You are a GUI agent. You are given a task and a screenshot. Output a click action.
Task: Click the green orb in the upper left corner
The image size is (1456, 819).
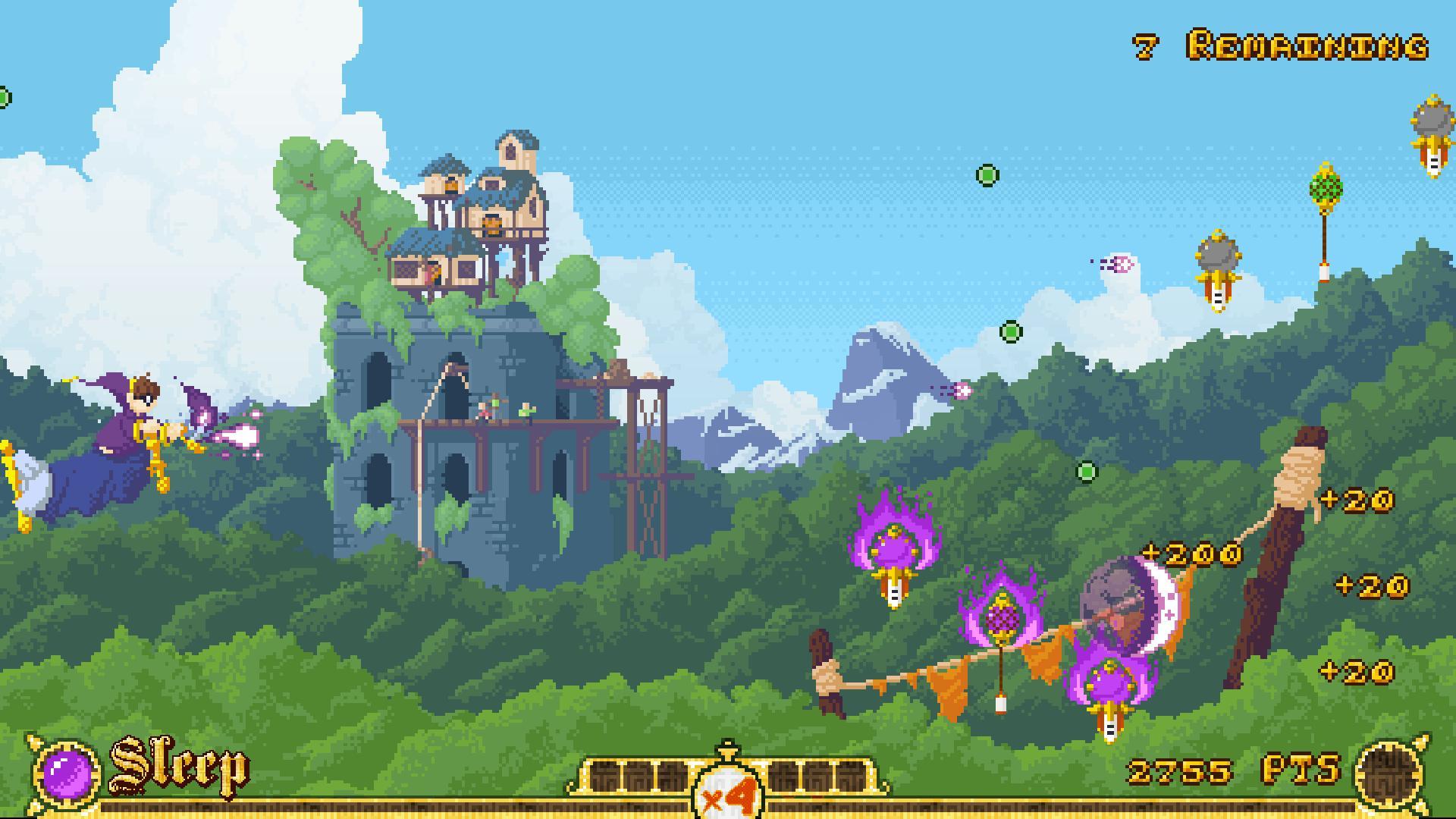click(x=6, y=96)
